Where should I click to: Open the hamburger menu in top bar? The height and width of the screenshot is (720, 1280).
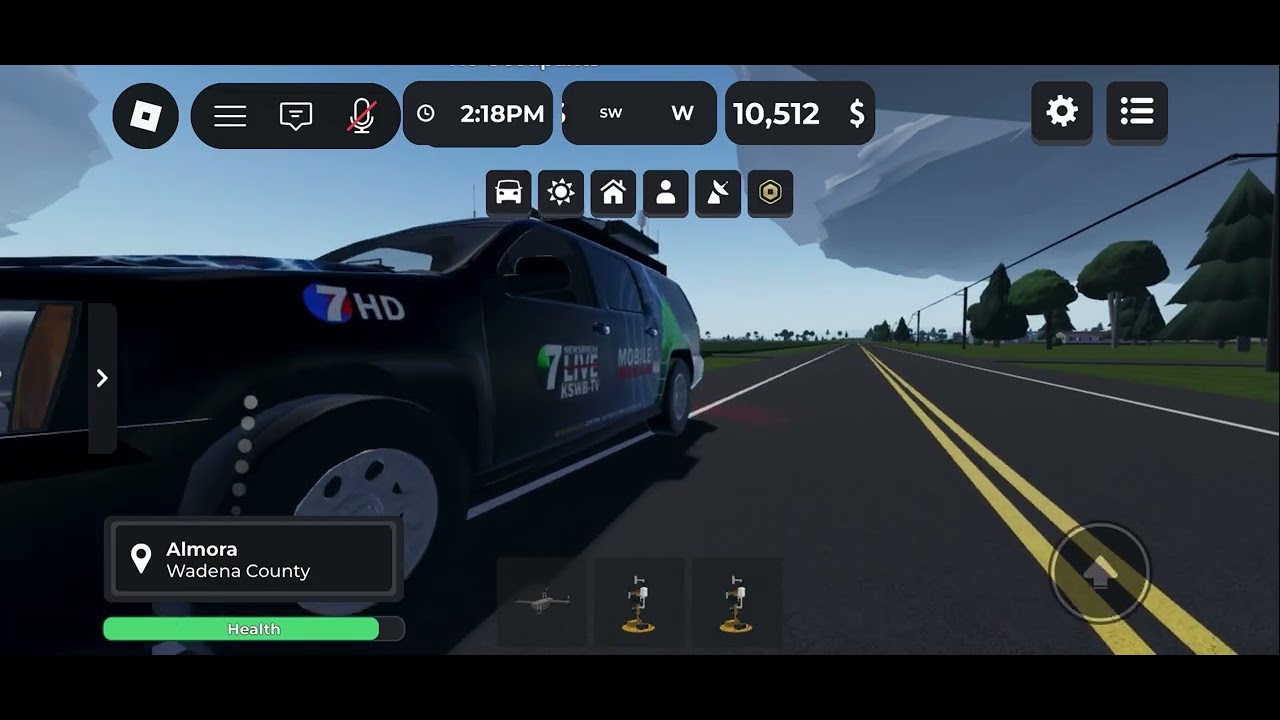[230, 116]
